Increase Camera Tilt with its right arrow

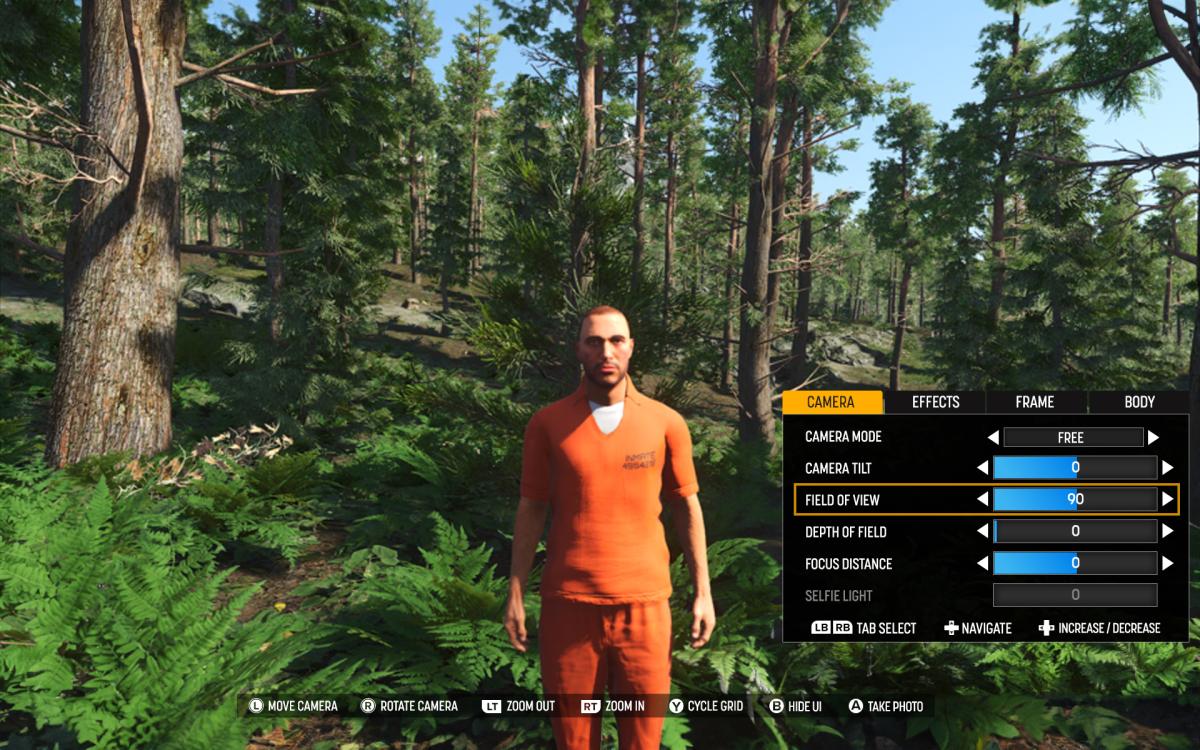click(x=1167, y=467)
